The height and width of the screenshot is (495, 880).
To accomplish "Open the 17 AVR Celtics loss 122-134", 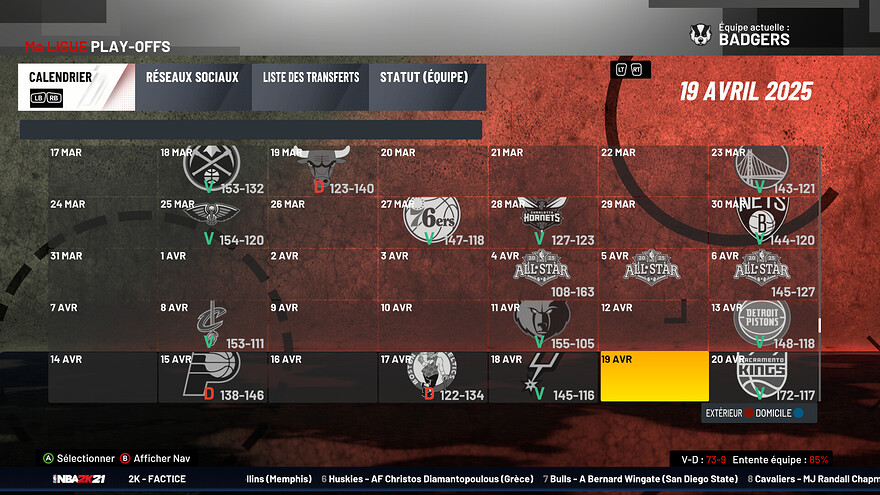I will (434, 377).
